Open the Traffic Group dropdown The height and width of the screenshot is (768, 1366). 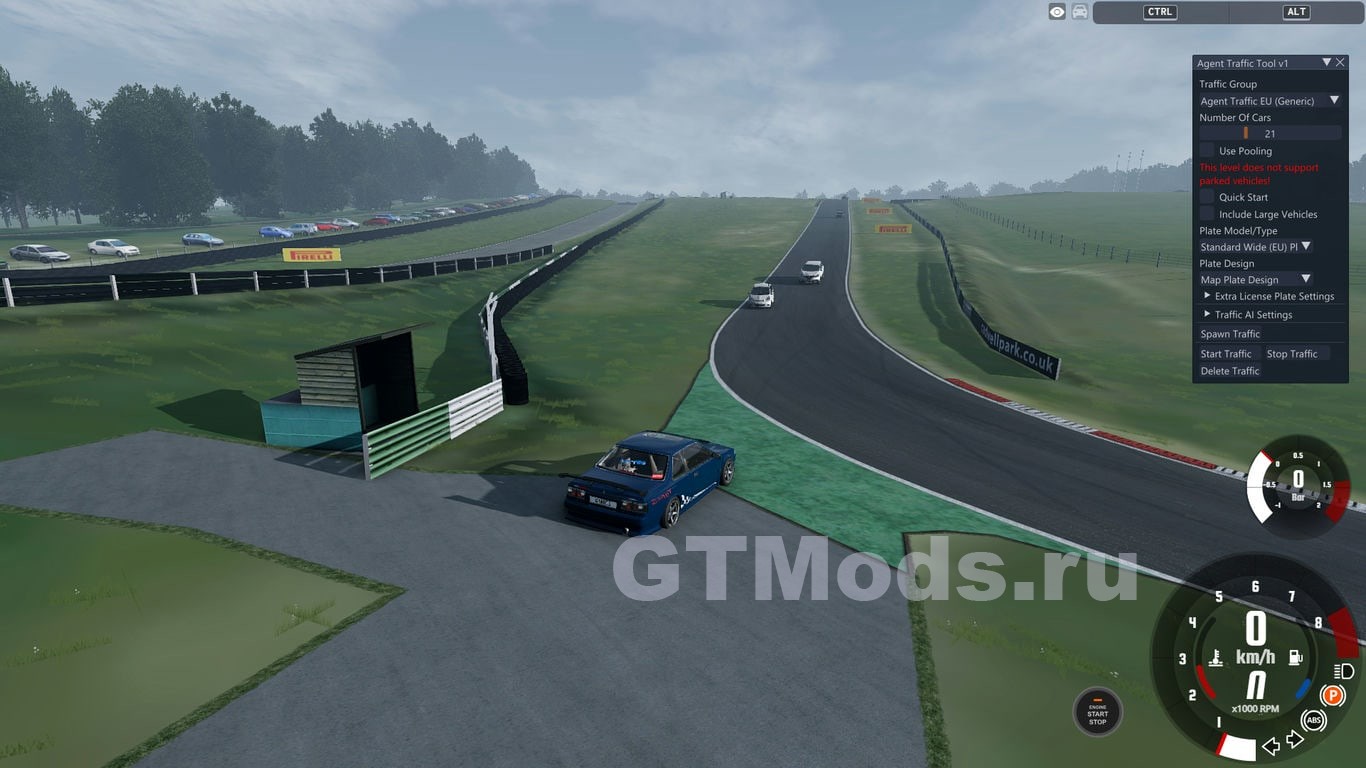click(1270, 101)
